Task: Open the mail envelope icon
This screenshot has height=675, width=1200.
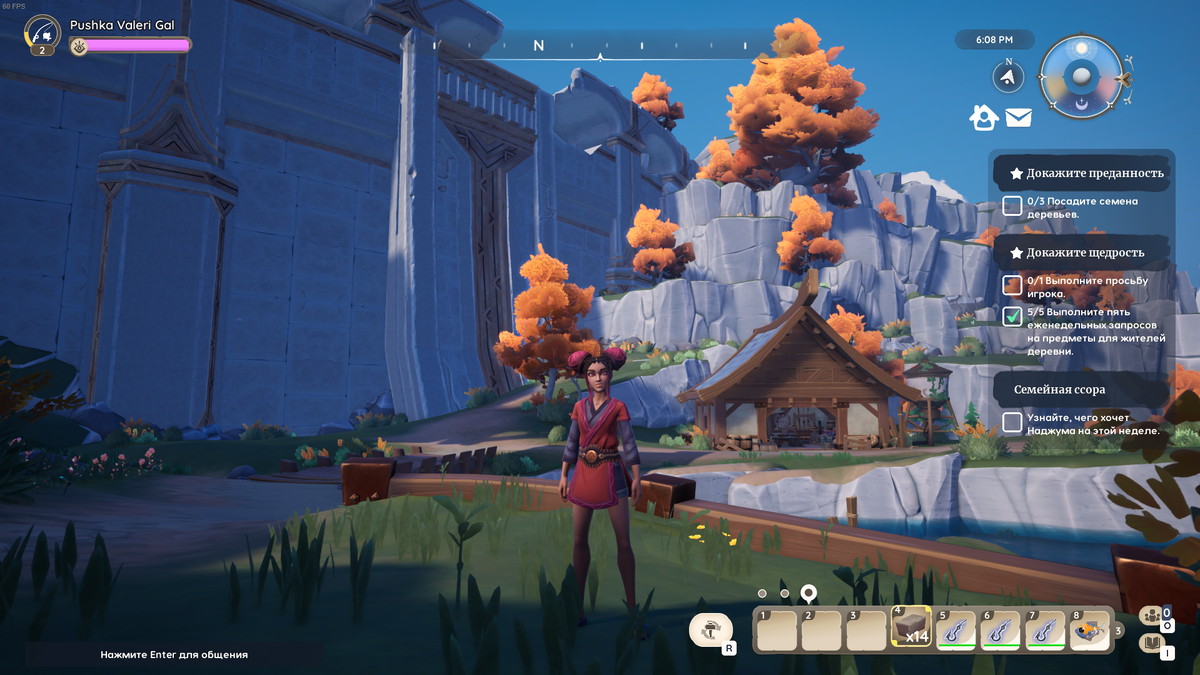Action: point(1018,118)
